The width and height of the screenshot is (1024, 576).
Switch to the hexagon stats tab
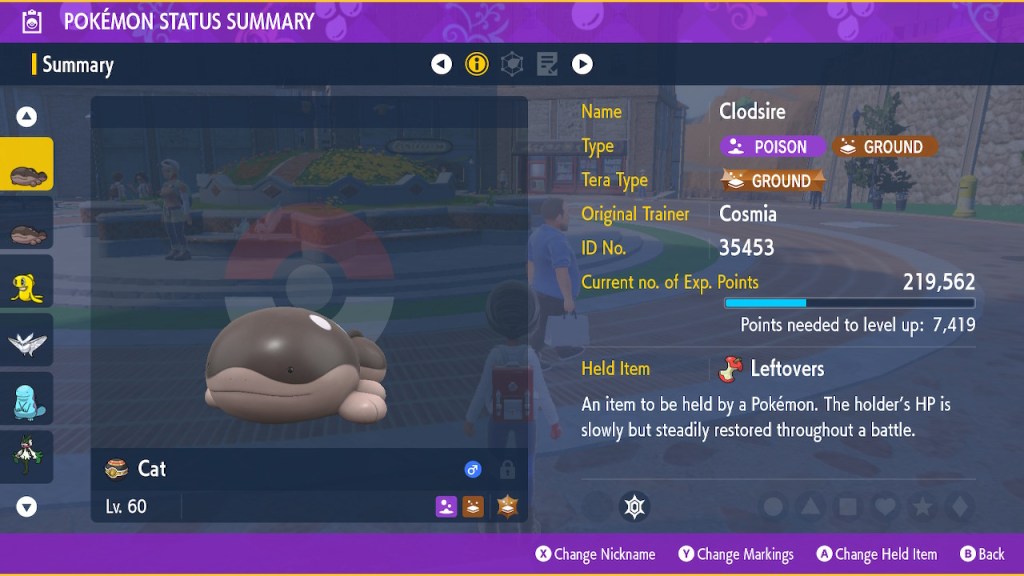[x=512, y=65]
